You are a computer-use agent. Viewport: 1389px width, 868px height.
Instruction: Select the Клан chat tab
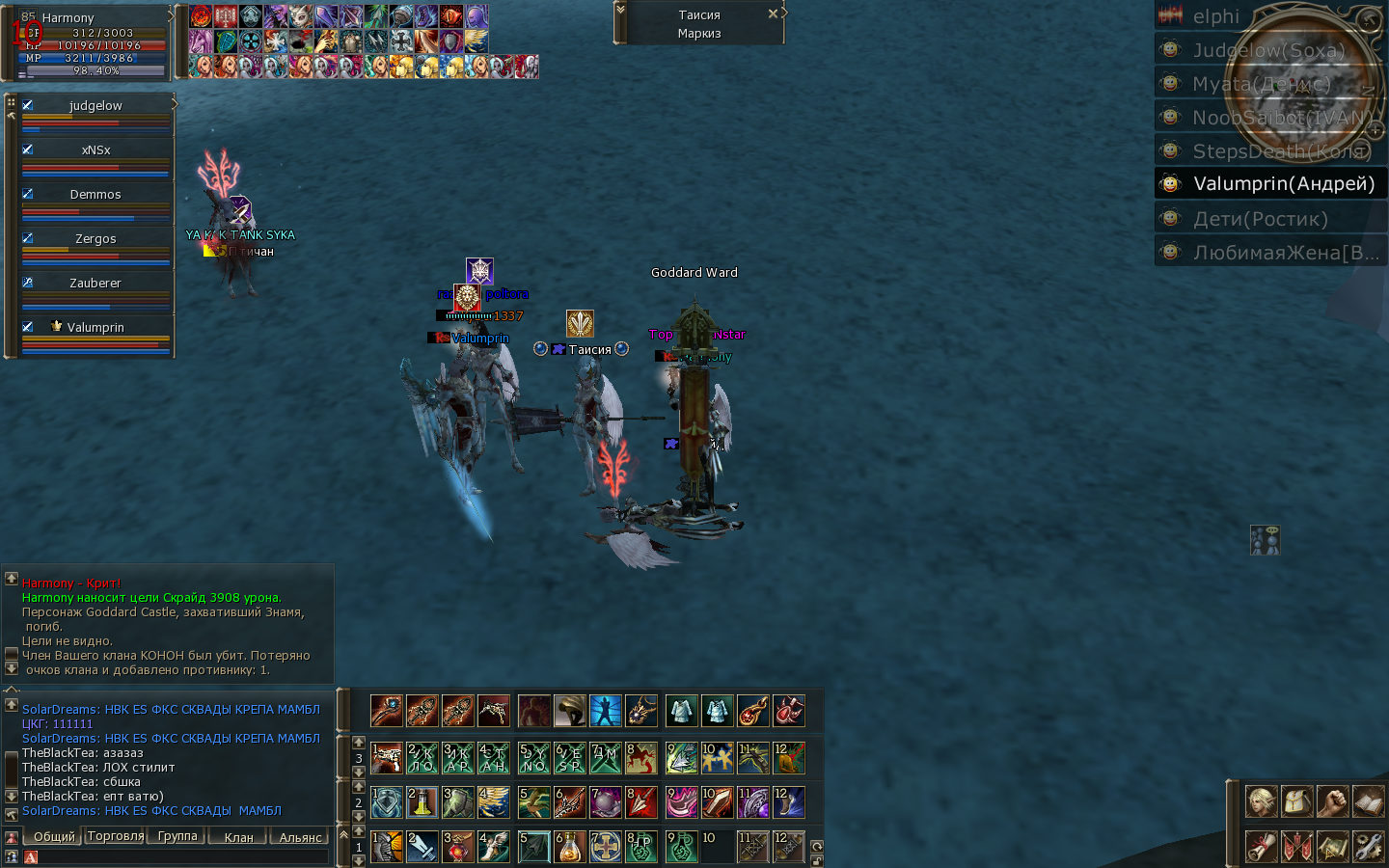(x=238, y=837)
